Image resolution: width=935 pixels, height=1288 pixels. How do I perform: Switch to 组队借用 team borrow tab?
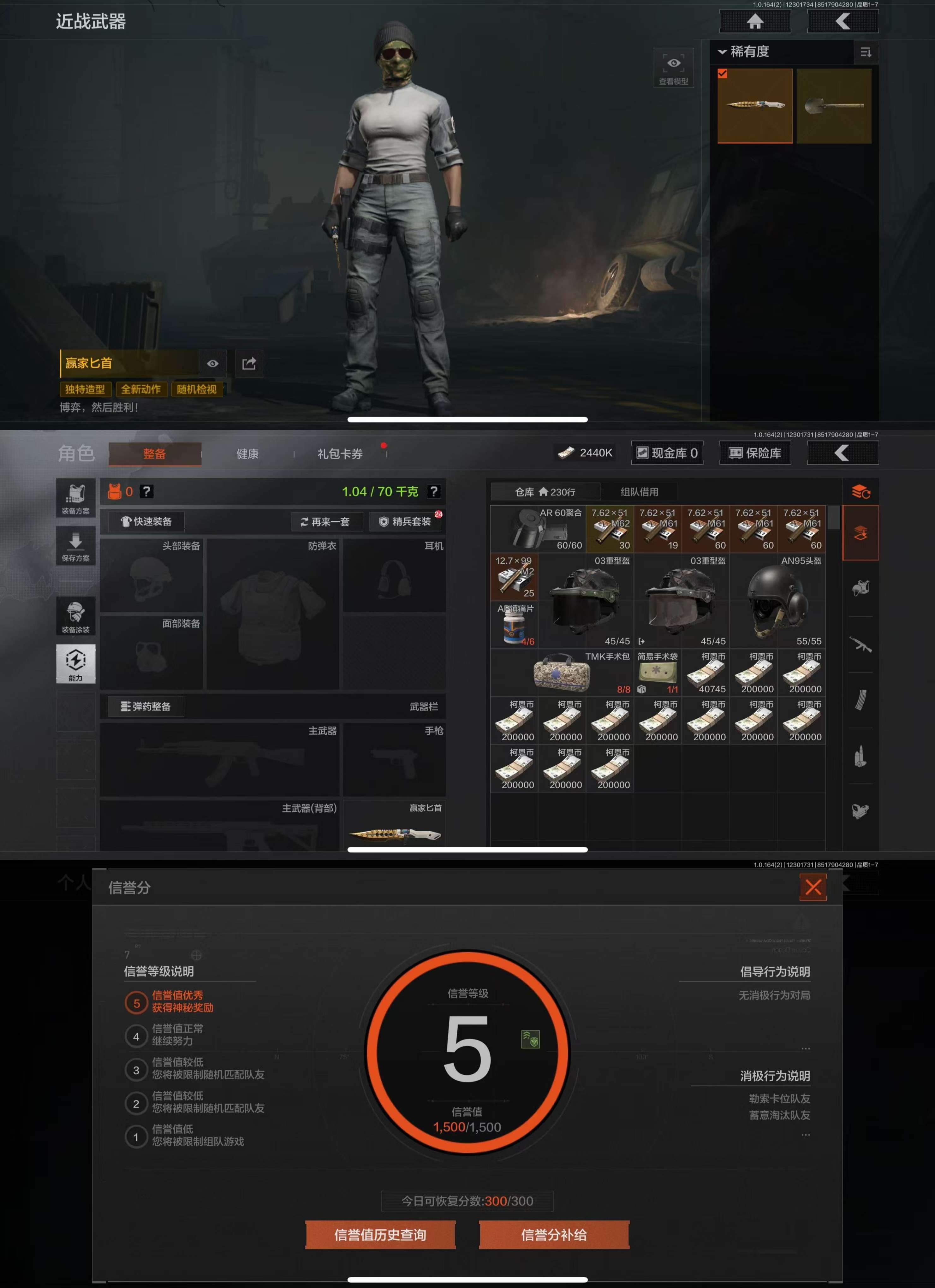pos(639,492)
